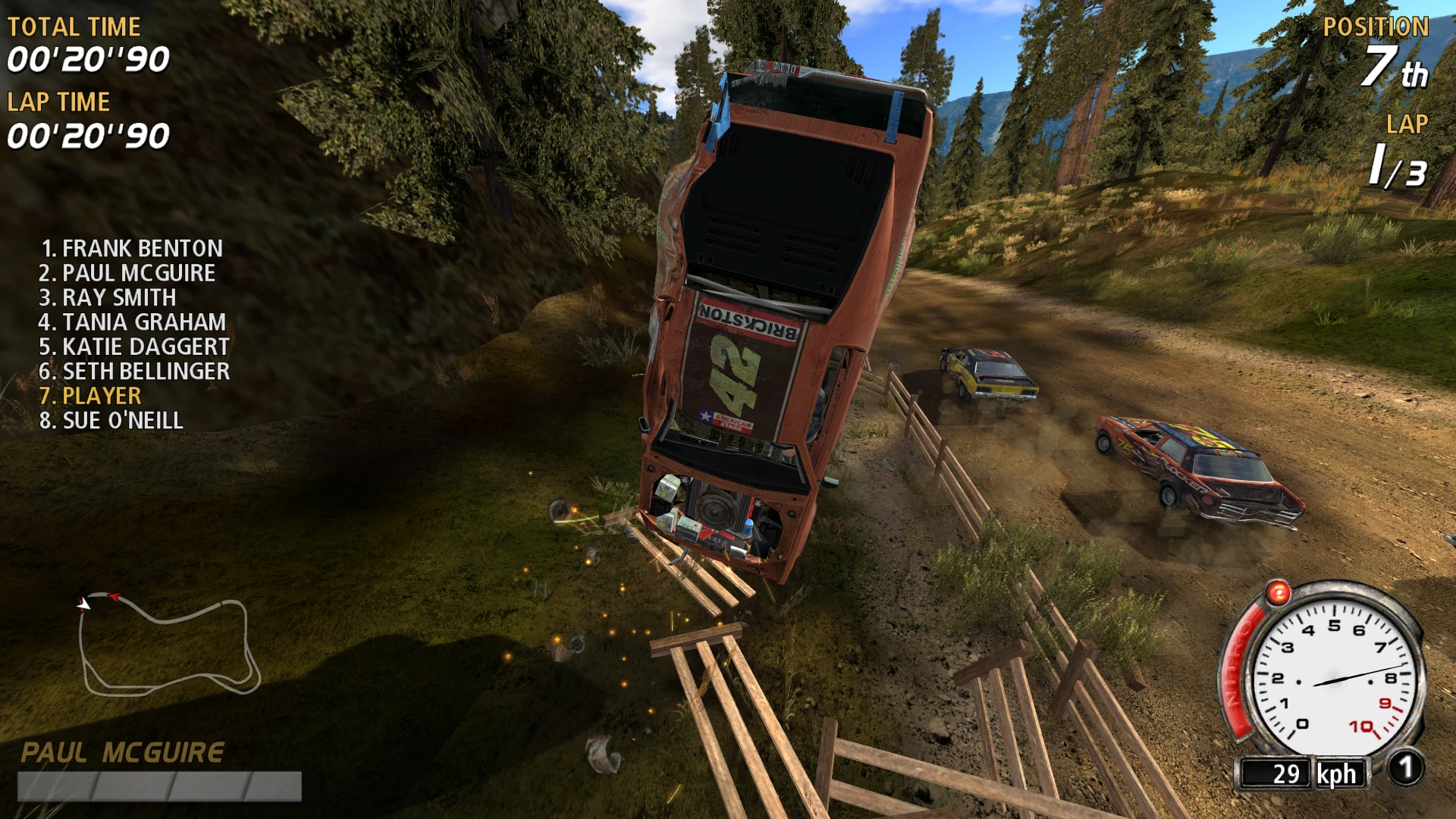Pick Tania Graham's standings row
Image resolution: width=1456 pixels, height=819 pixels.
coord(132,322)
